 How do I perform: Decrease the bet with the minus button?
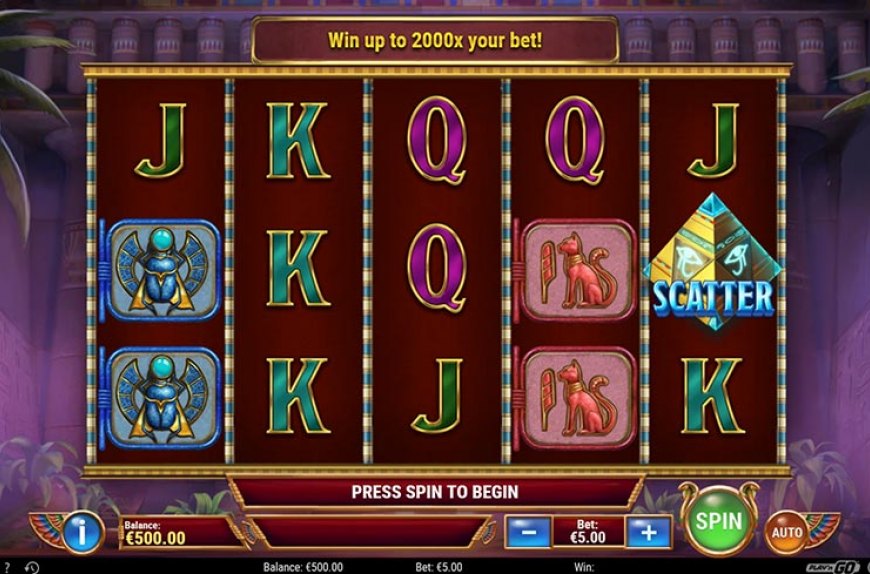coord(527,531)
